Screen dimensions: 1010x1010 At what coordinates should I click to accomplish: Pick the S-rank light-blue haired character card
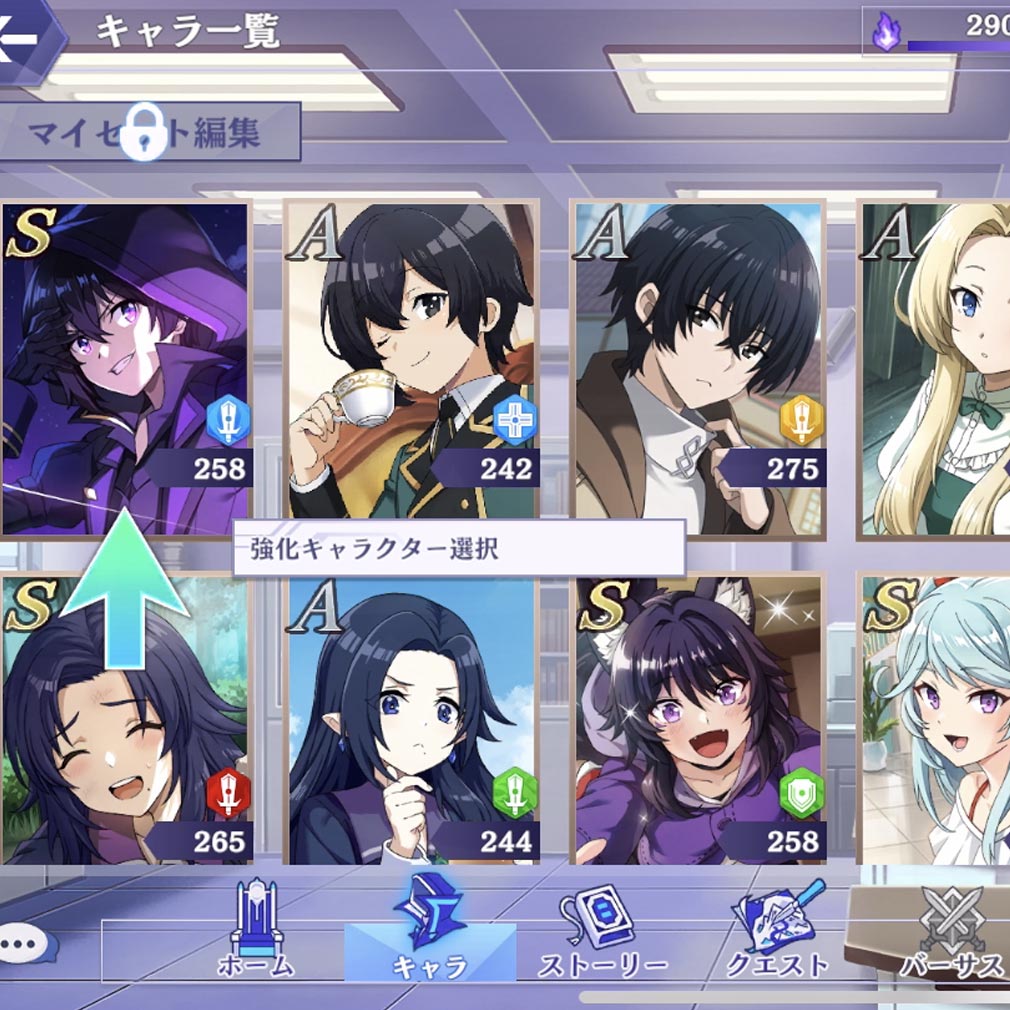point(936,720)
